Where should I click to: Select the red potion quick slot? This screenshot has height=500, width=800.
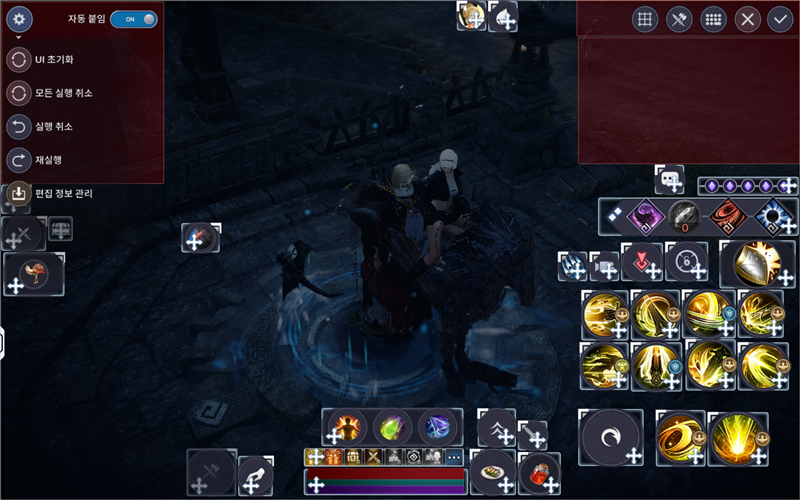(539, 470)
